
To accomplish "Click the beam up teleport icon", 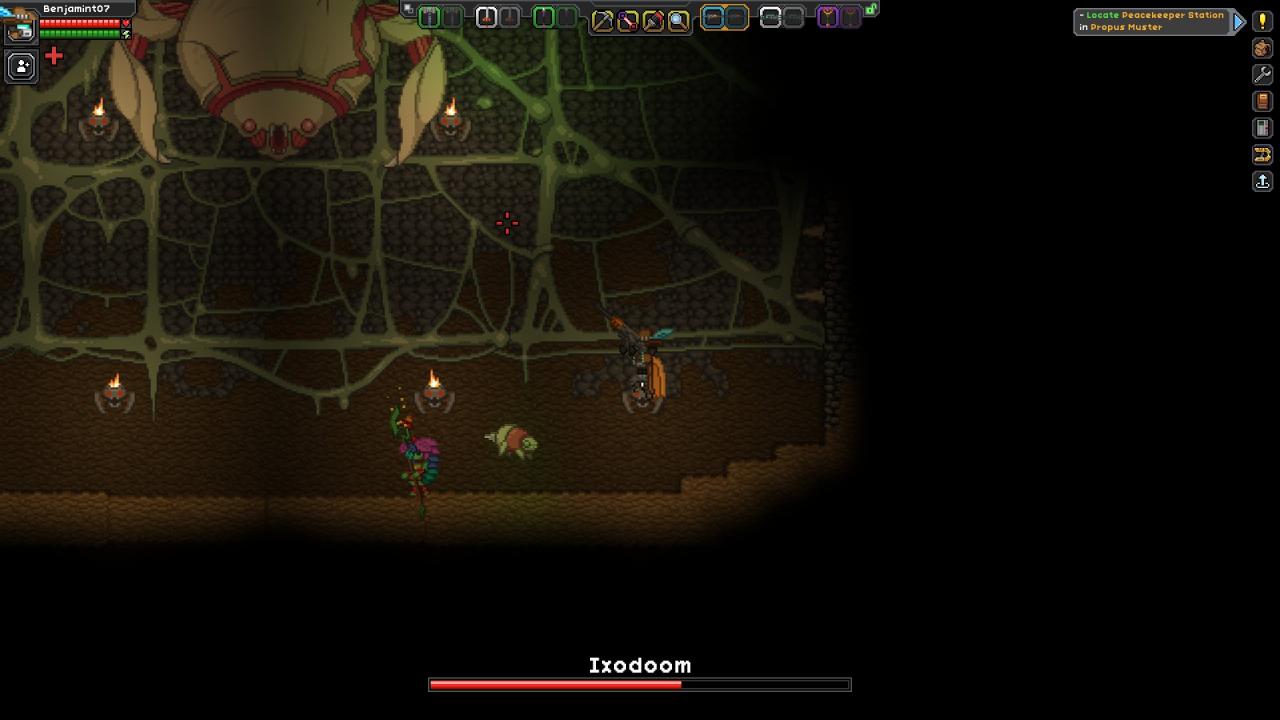I will [x=1262, y=181].
